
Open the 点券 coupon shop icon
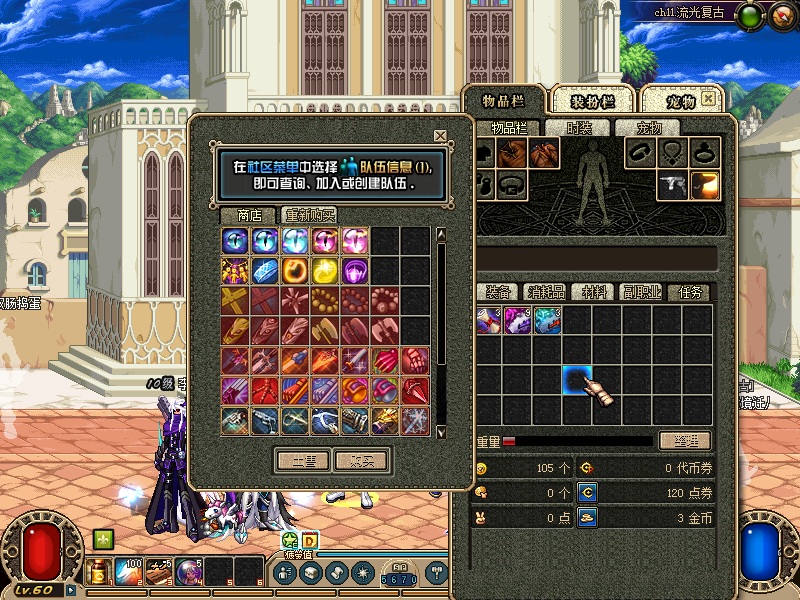pyautogui.click(x=588, y=492)
